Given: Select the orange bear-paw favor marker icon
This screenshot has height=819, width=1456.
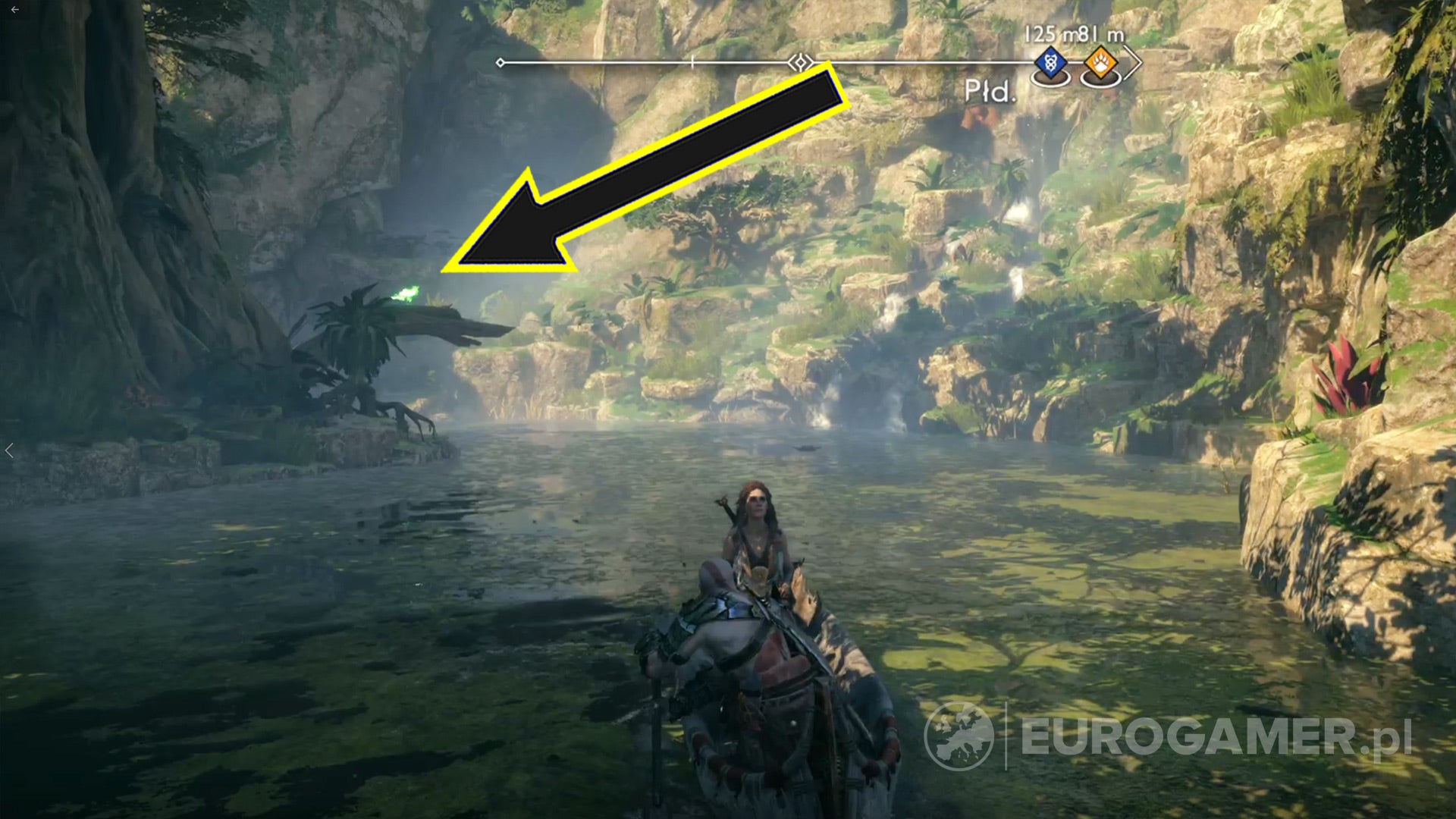Looking at the screenshot, I should [1100, 61].
